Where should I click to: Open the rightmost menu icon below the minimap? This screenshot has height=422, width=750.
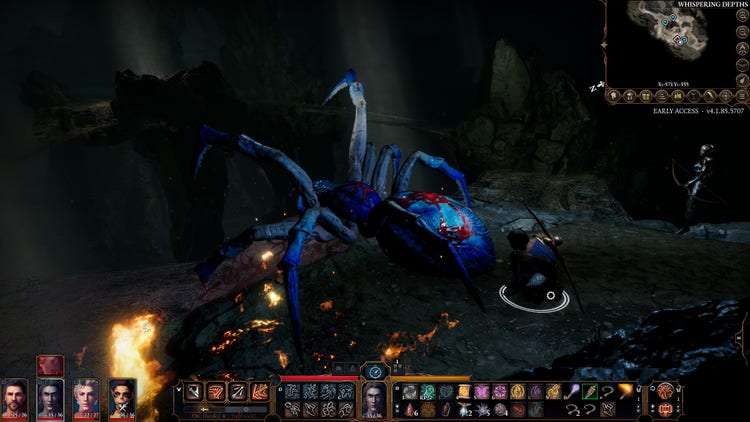point(741,96)
